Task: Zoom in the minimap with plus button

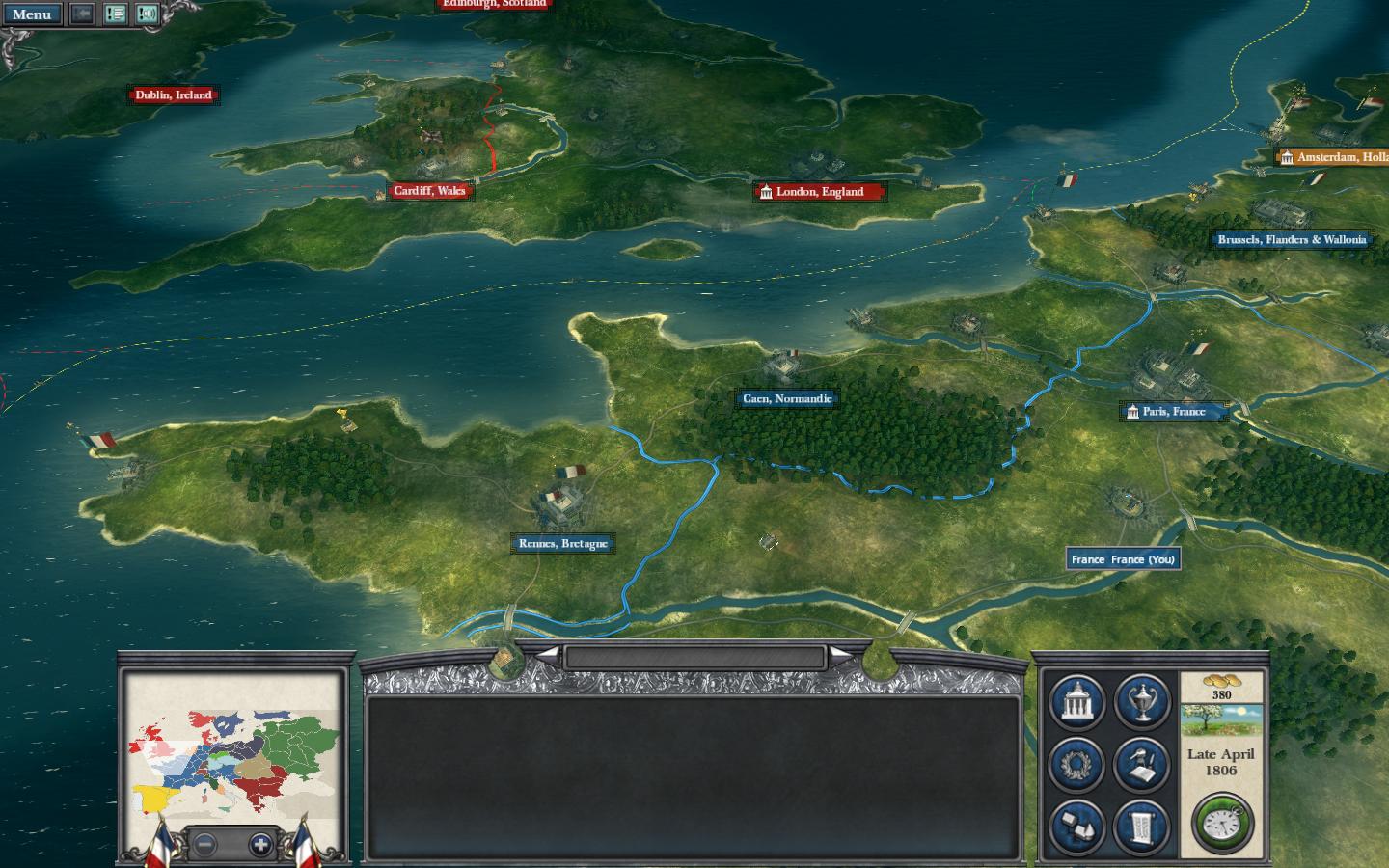Action: point(260,845)
